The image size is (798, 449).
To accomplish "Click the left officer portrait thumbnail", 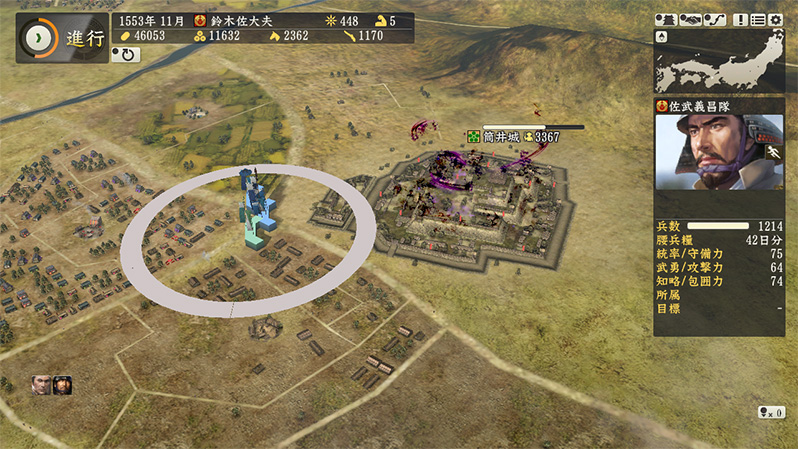I will 41,384.
